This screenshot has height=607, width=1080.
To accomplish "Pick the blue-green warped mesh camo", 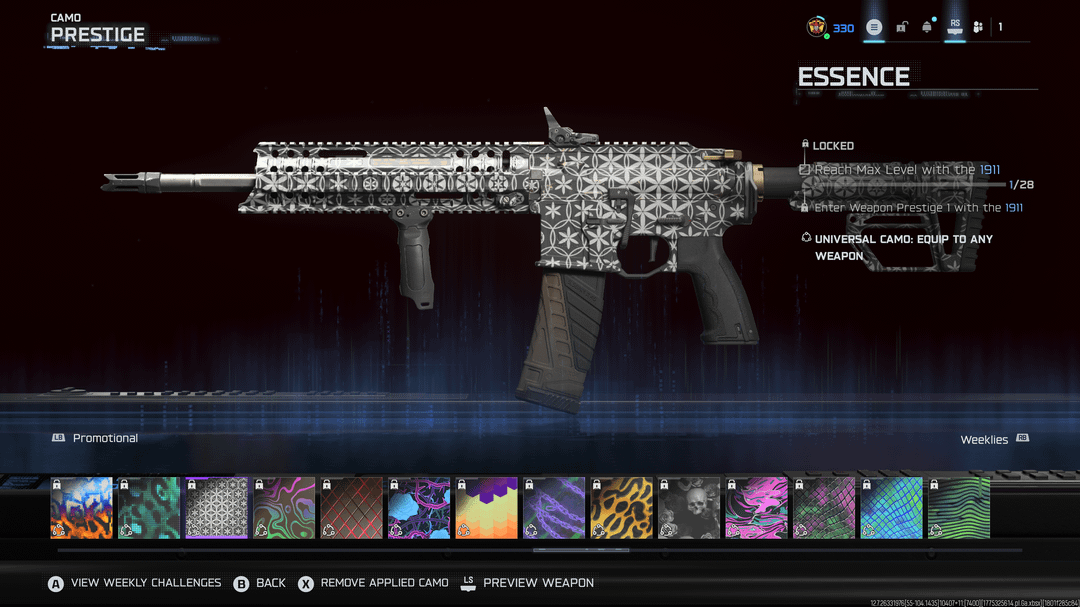I will (x=891, y=508).
